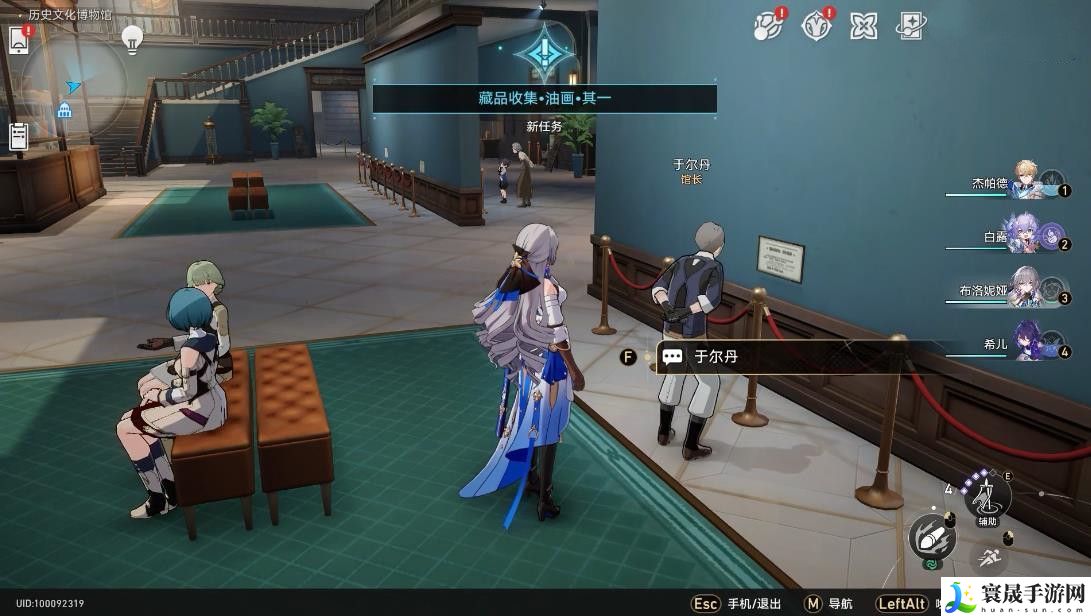Image resolution: width=1091 pixels, height=616 pixels.
Task: Open the star card warp icon
Action: [x=911, y=26]
